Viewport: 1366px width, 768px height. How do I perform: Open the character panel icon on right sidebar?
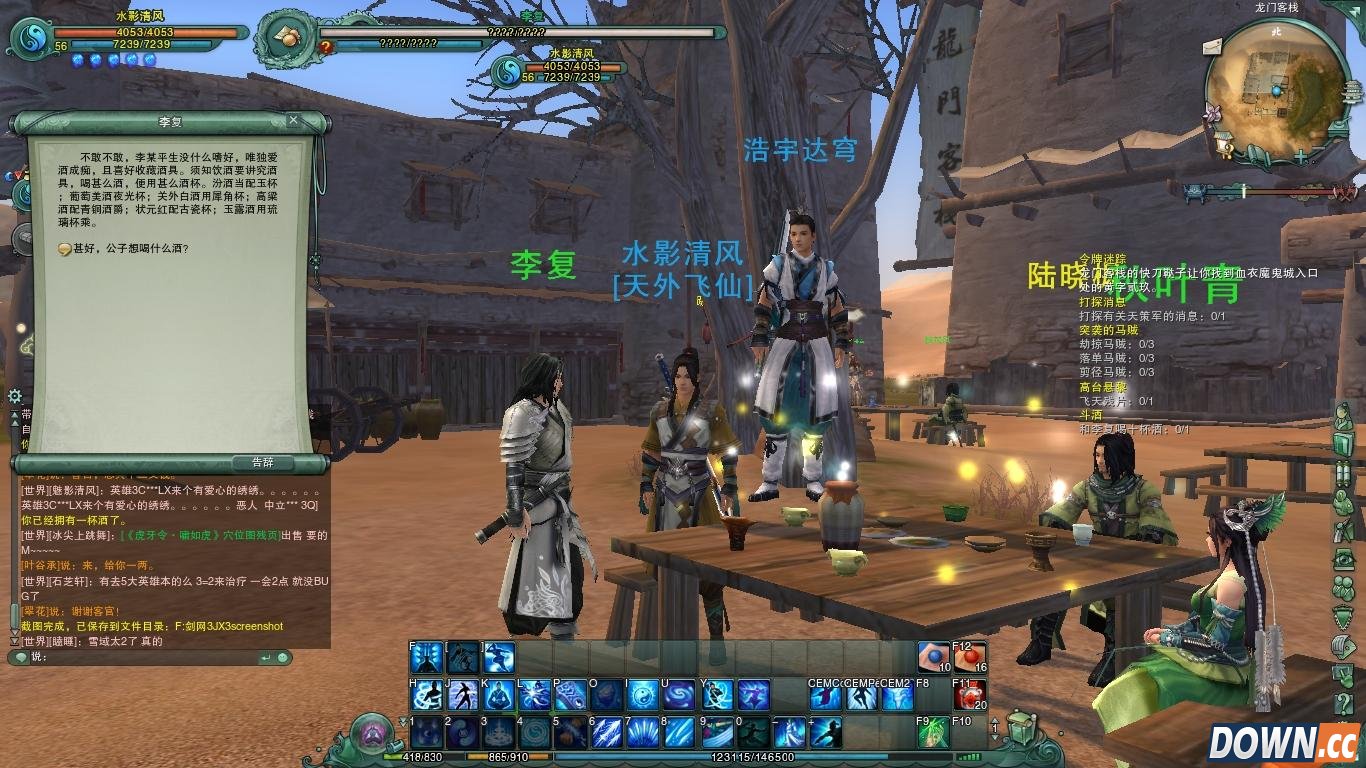1346,414
